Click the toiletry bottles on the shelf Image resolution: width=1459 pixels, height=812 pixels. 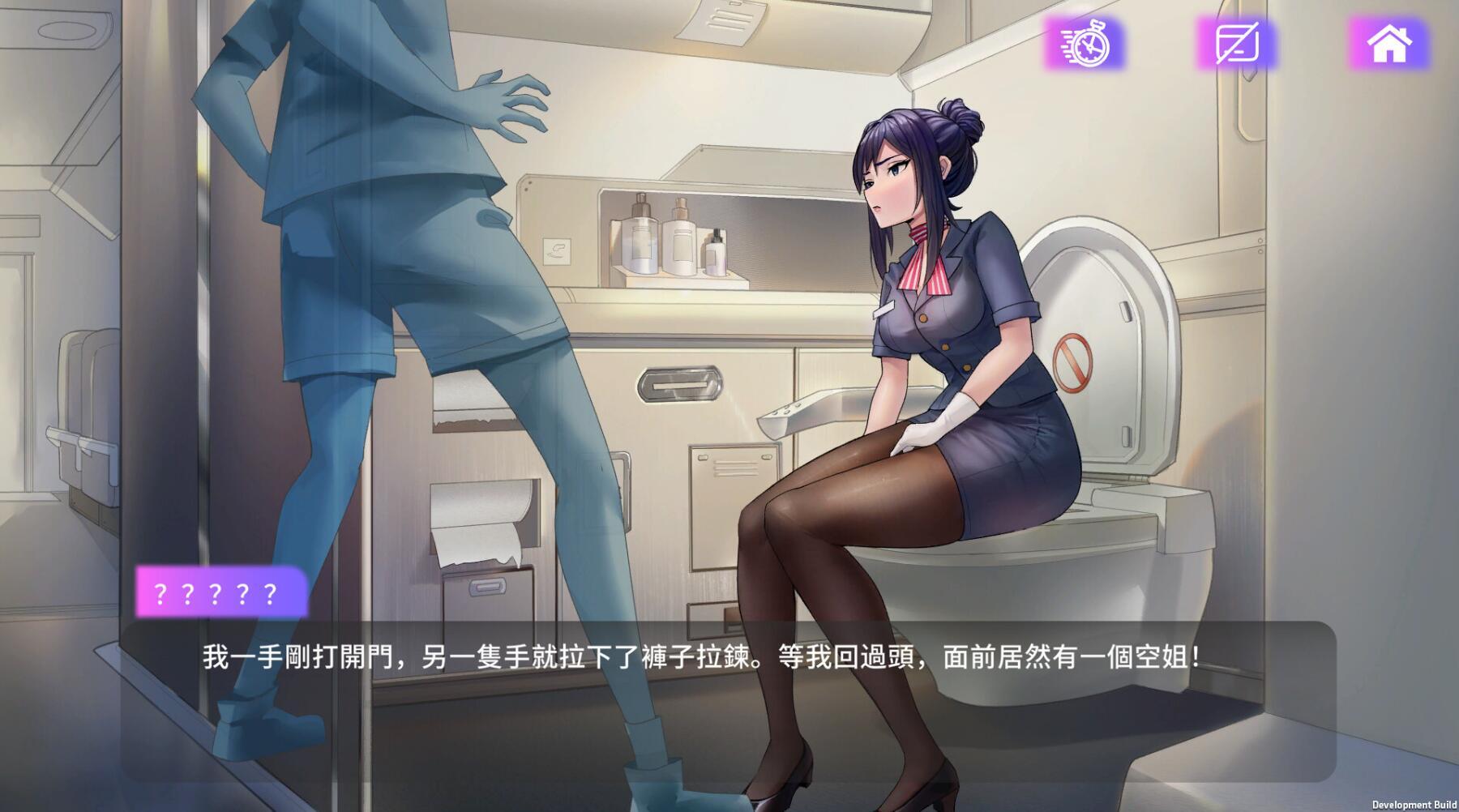pyautogui.click(x=674, y=243)
